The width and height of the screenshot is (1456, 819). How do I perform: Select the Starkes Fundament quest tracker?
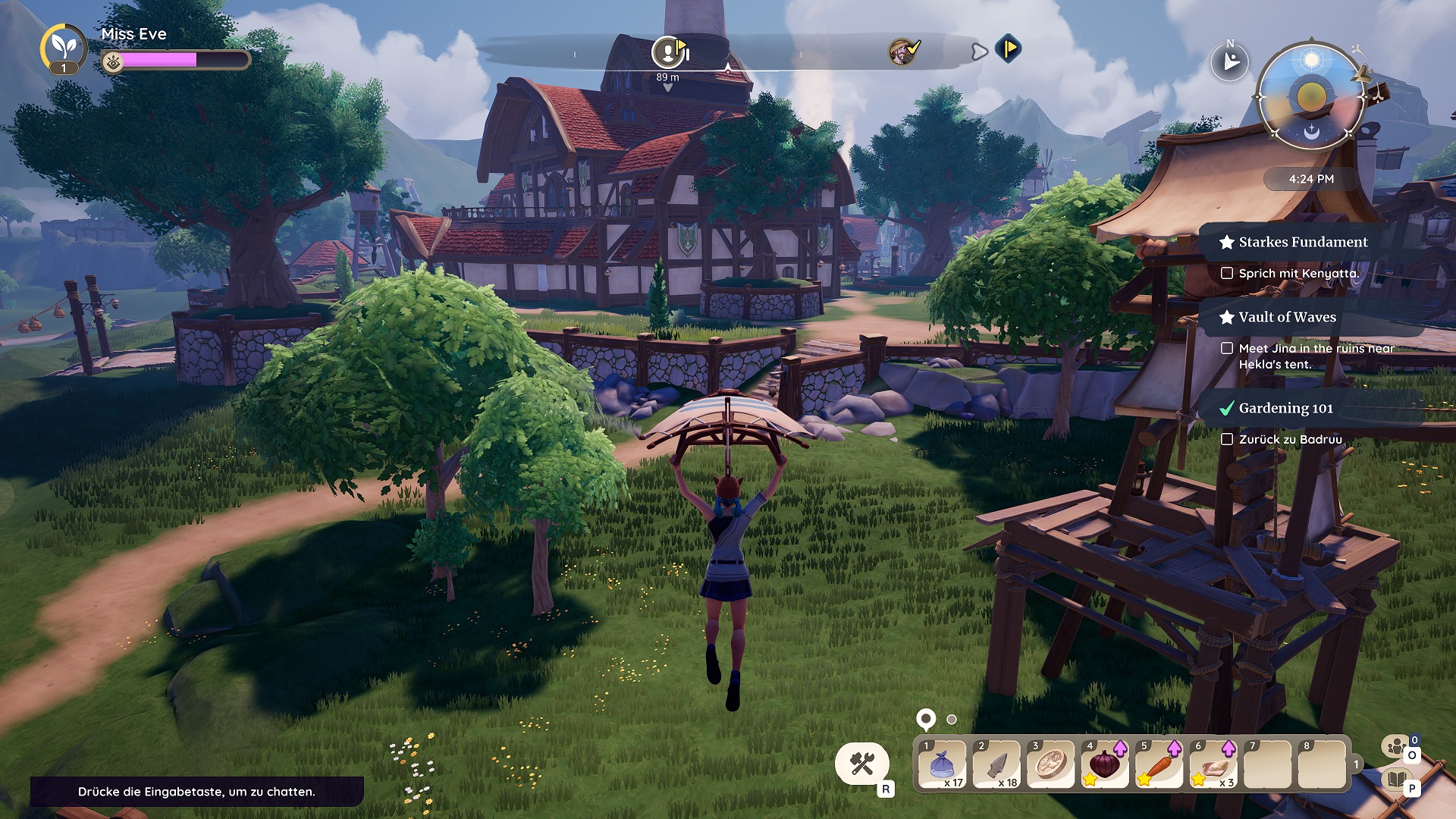pyautogui.click(x=1302, y=242)
